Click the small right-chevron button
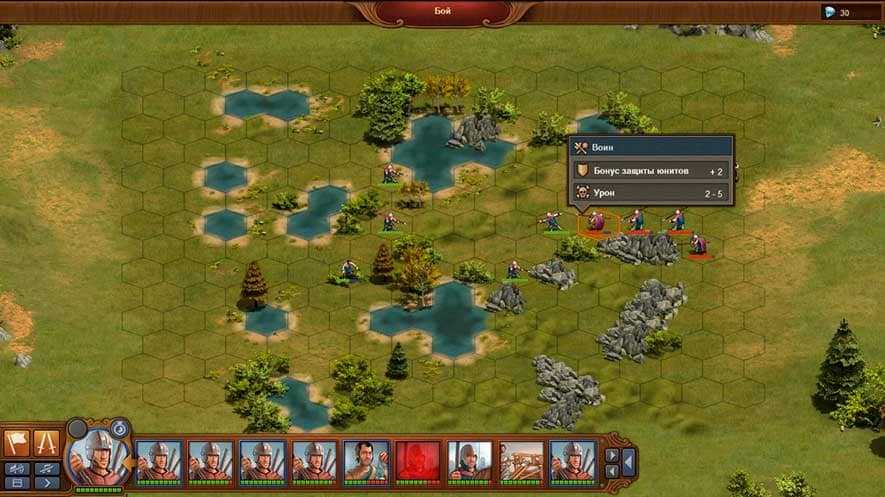 [x=47, y=483]
